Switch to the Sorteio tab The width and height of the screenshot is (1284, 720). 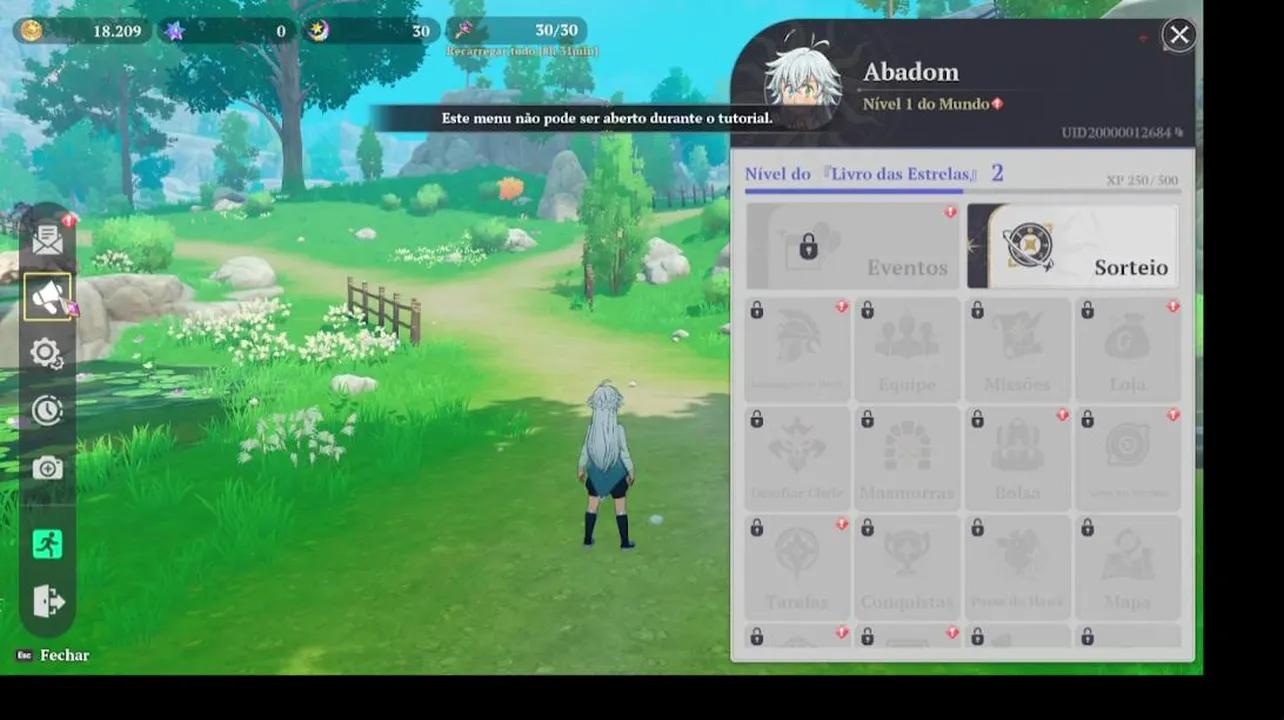tap(1072, 247)
